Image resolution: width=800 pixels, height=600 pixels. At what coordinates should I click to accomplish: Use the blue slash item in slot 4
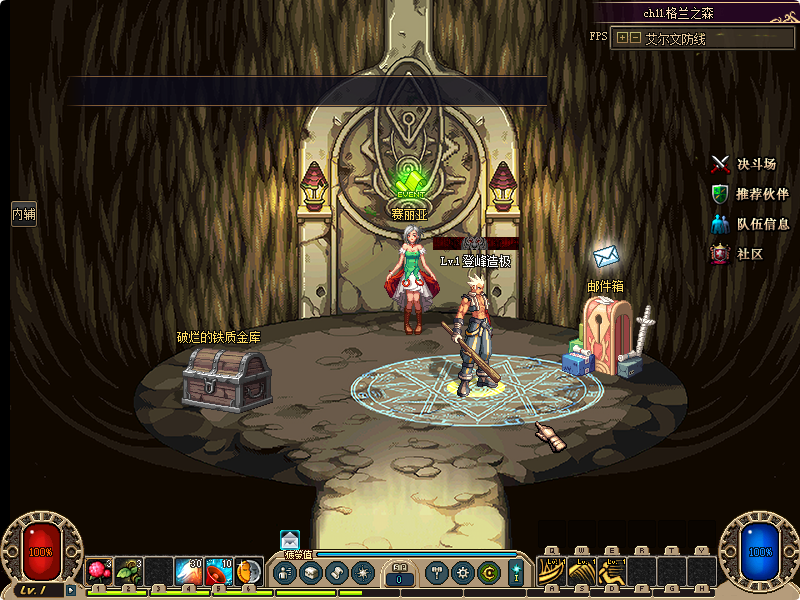189,572
